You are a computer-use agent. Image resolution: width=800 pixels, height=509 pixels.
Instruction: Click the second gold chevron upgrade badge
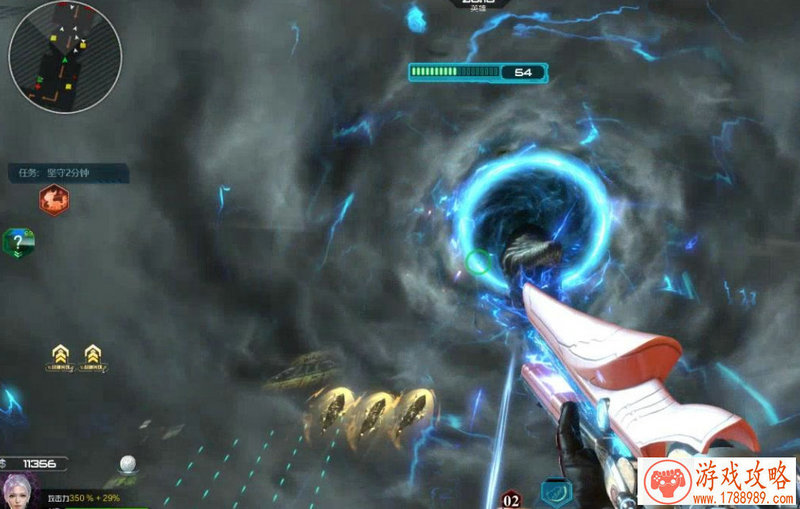[x=93, y=355]
